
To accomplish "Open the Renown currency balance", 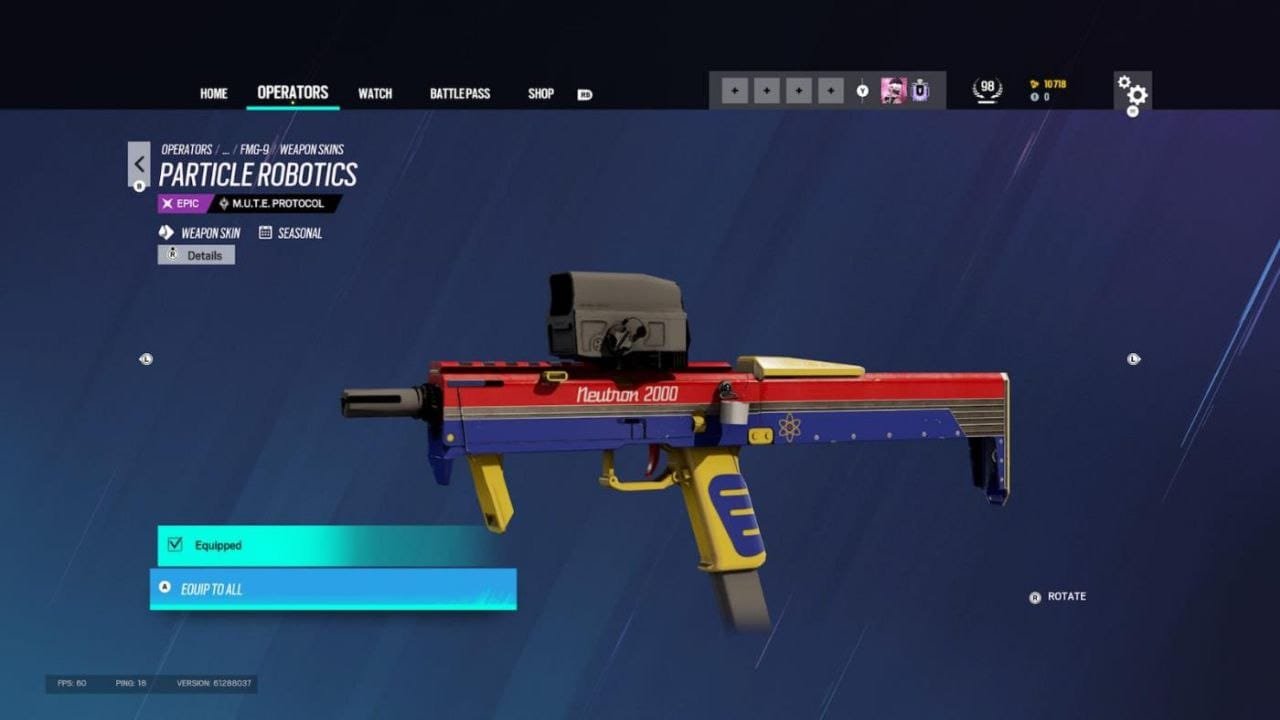I will 1048,84.
